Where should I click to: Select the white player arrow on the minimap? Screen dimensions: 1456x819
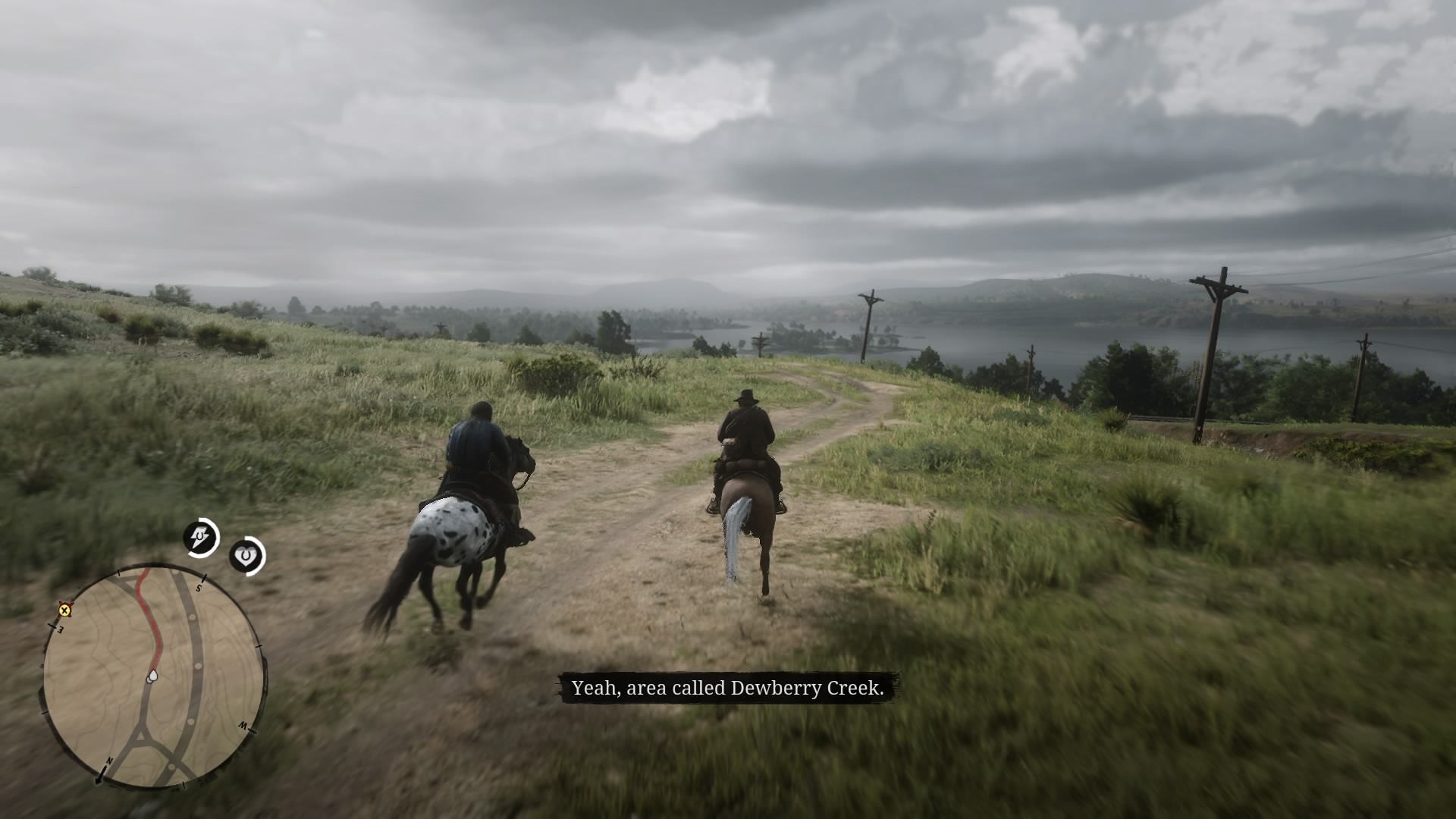152,677
